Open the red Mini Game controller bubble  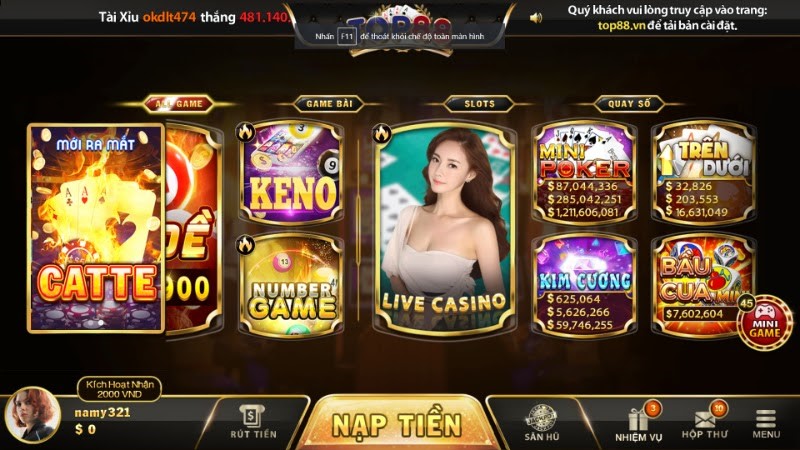(764, 324)
